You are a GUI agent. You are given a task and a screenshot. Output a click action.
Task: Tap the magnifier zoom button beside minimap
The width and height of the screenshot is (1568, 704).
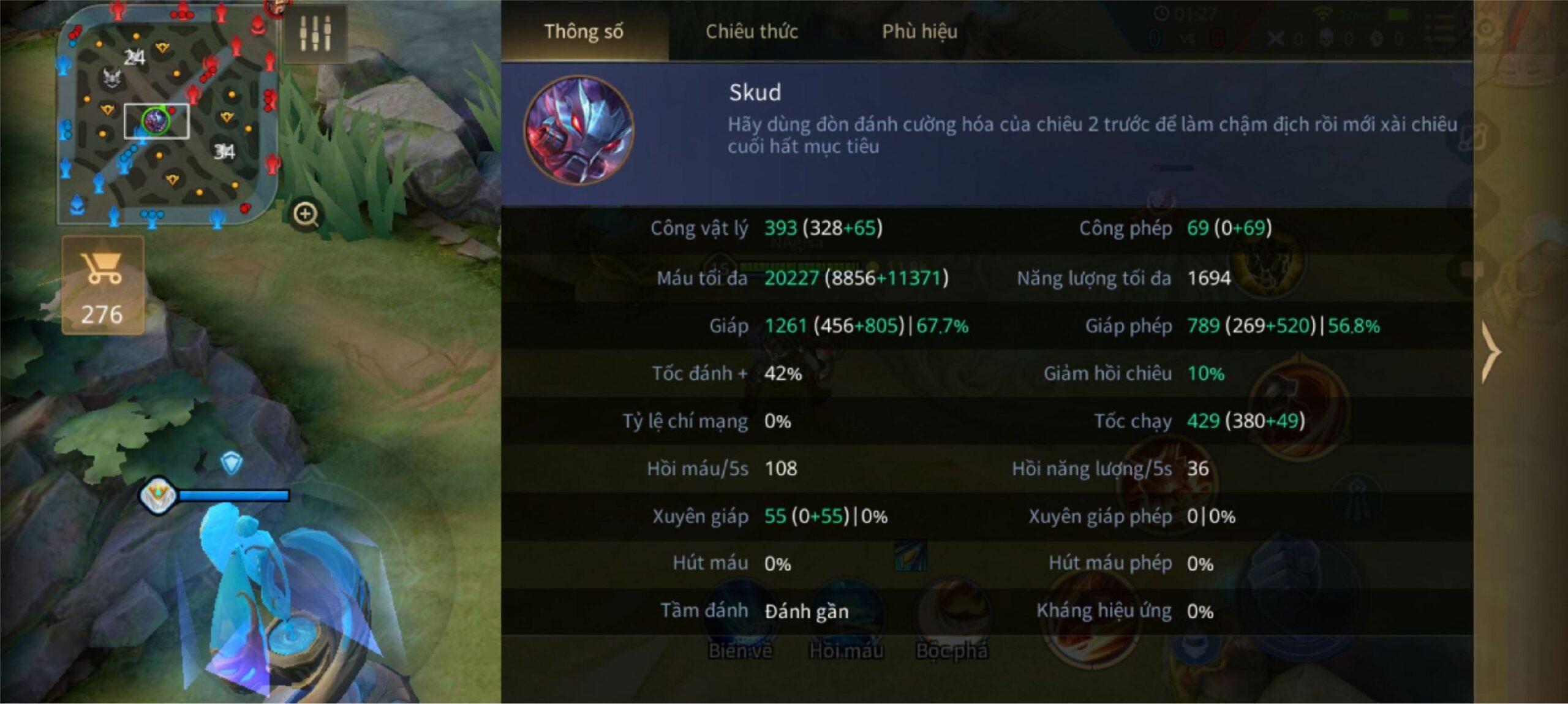coord(305,214)
